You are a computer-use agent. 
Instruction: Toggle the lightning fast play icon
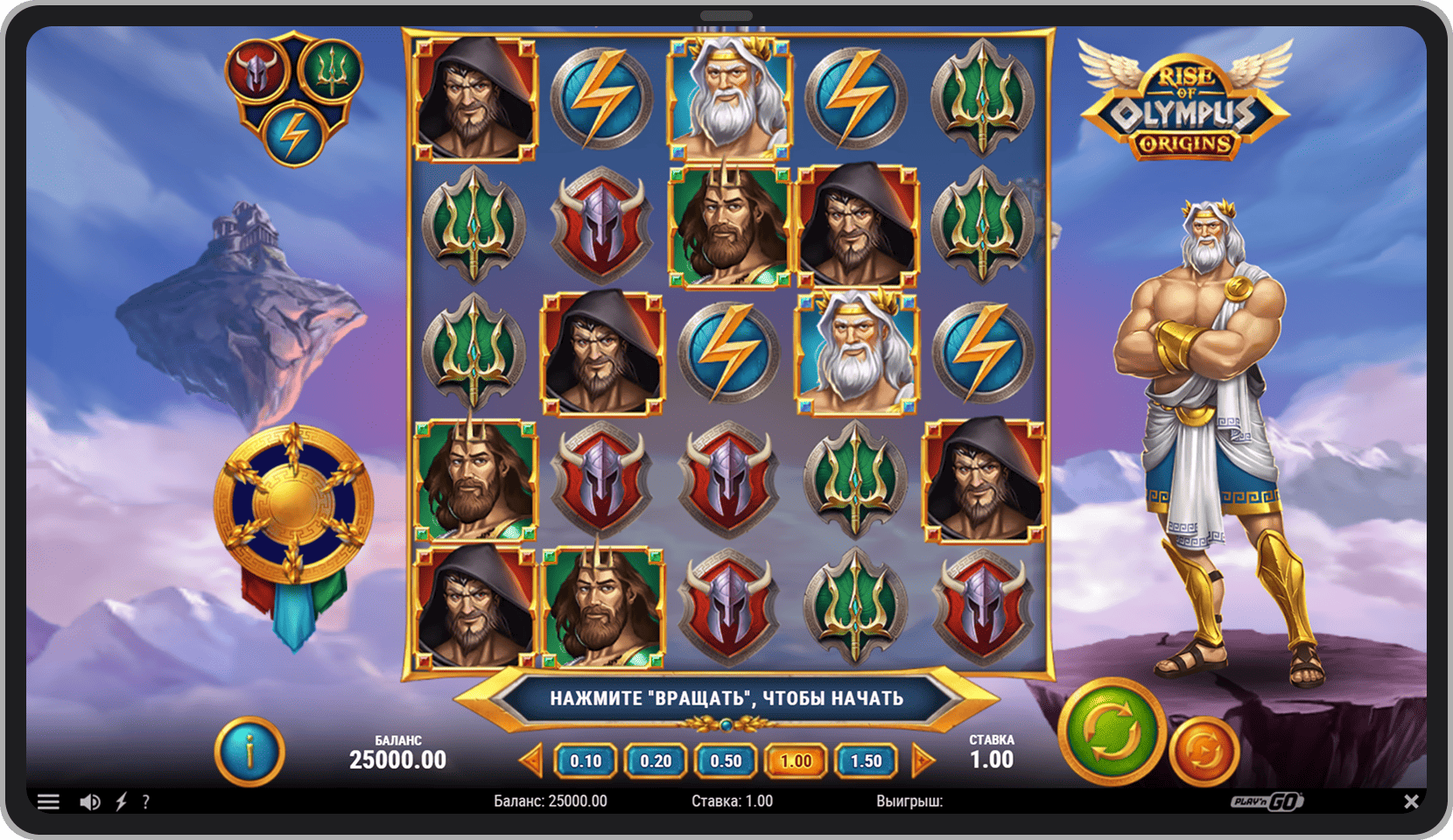coord(122,801)
